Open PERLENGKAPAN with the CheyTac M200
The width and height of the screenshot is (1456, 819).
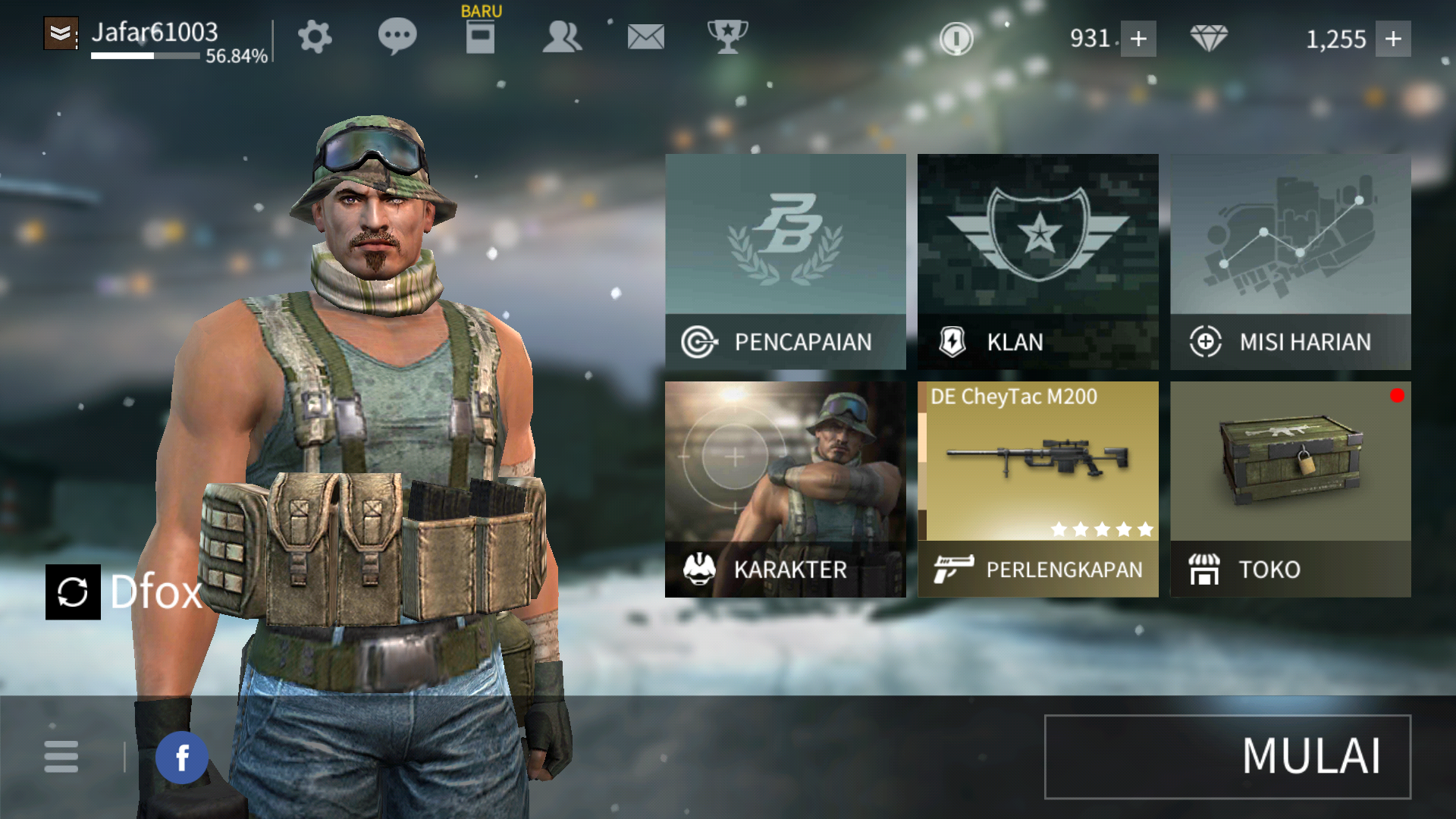click(x=1037, y=489)
